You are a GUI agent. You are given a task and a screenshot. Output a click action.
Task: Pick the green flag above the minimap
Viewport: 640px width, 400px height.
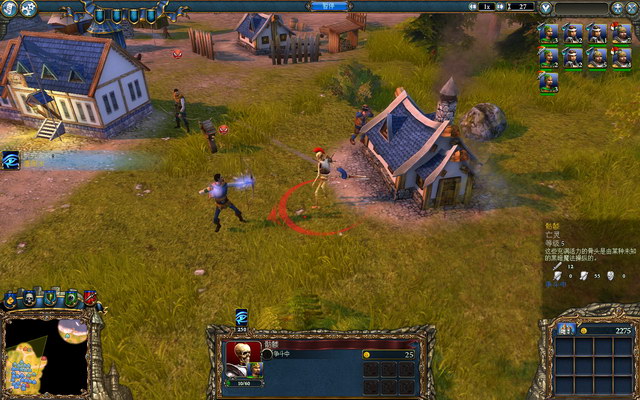71,298
